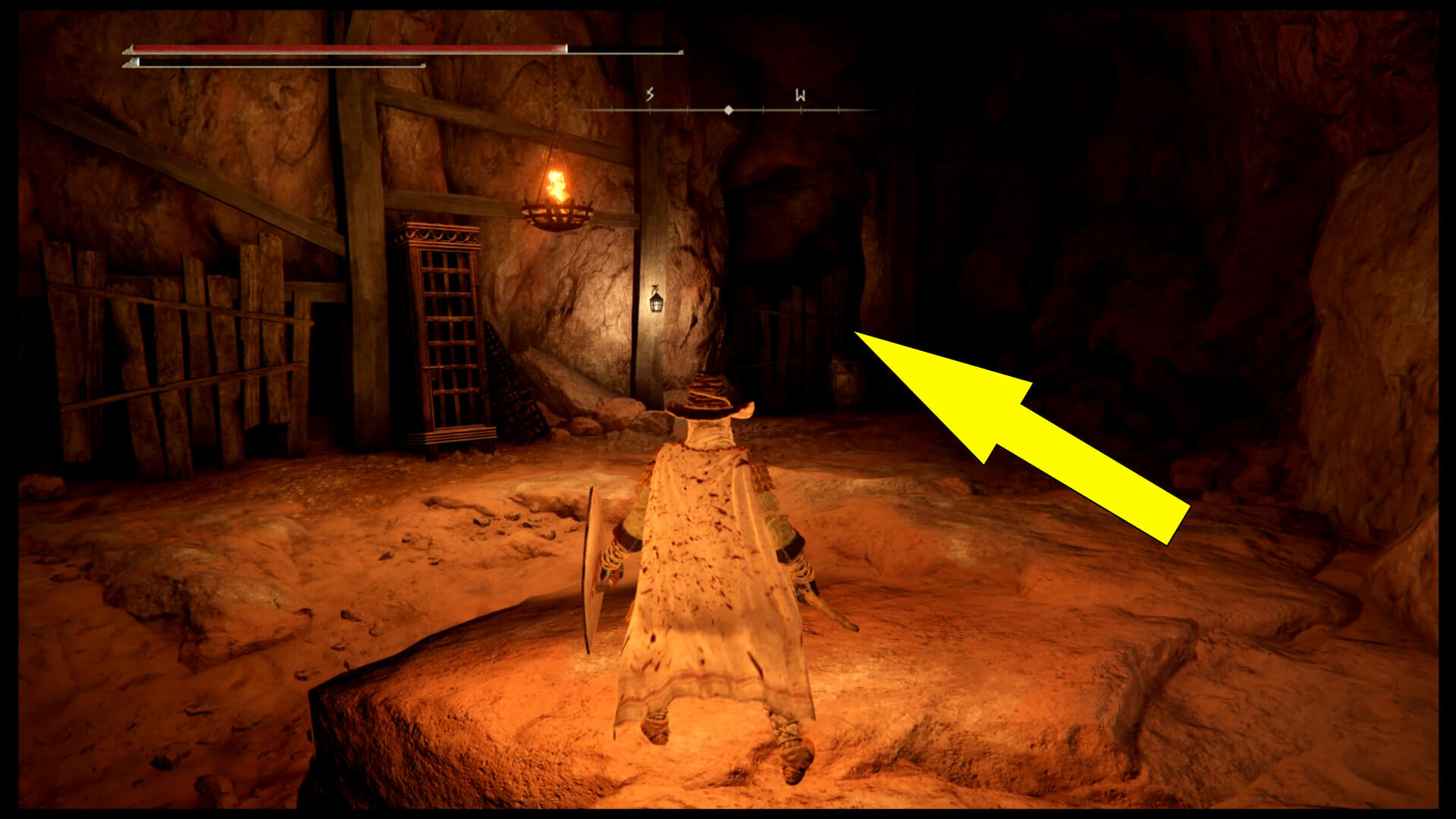Click the W marker on the compass

click(x=799, y=94)
